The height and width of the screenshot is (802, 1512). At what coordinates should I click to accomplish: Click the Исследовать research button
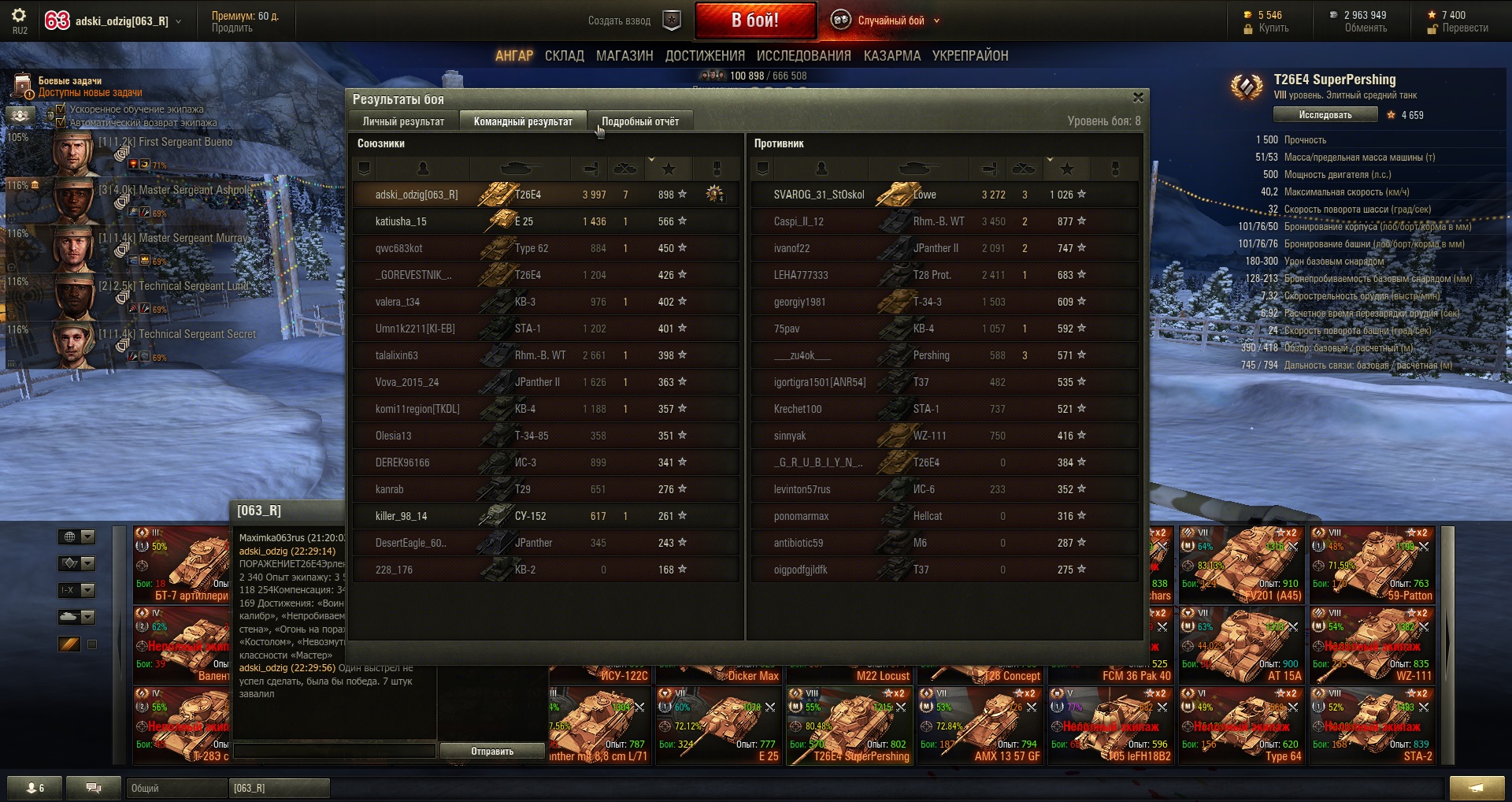[x=1325, y=115]
